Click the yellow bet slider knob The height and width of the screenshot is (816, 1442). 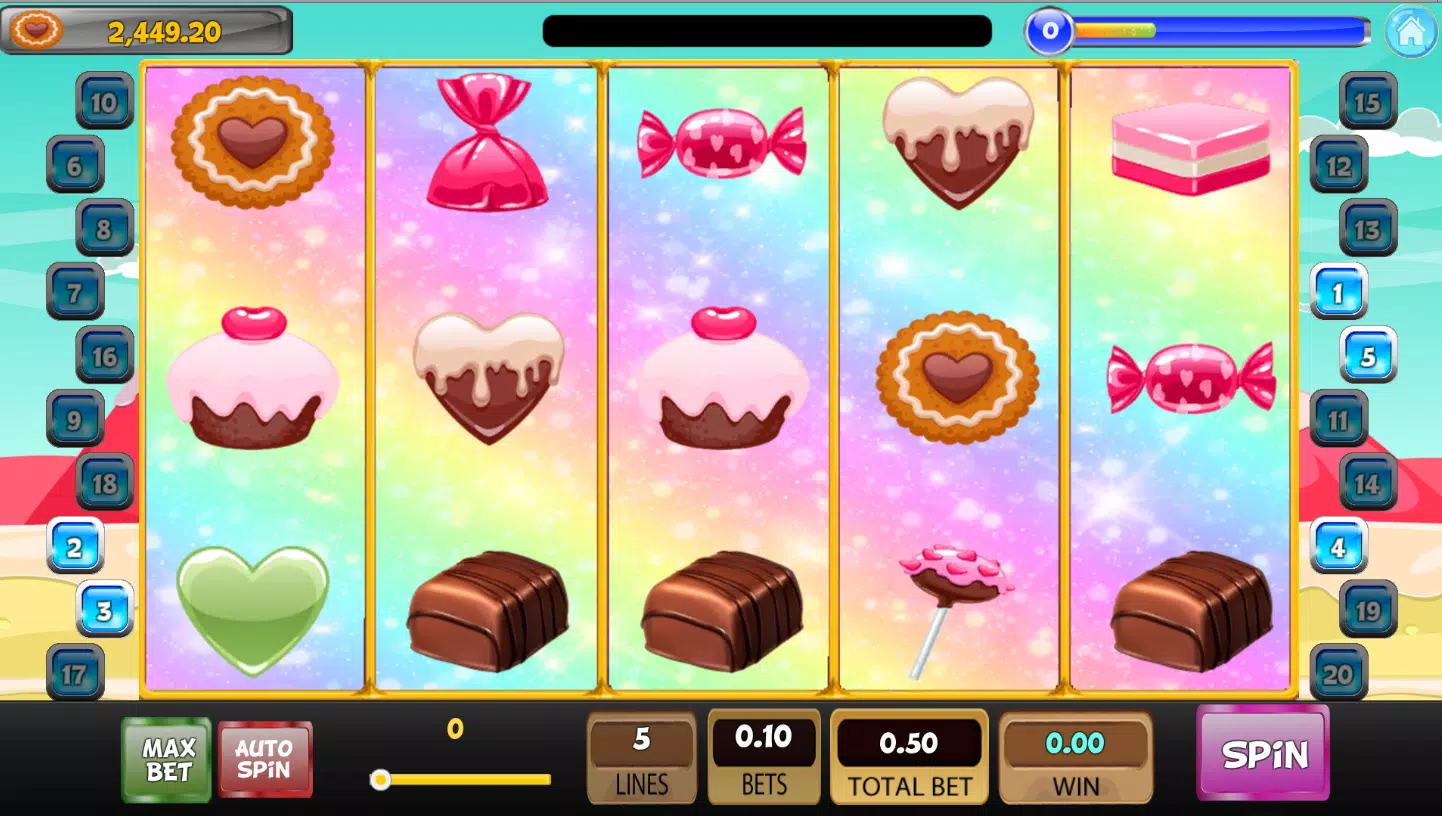380,780
